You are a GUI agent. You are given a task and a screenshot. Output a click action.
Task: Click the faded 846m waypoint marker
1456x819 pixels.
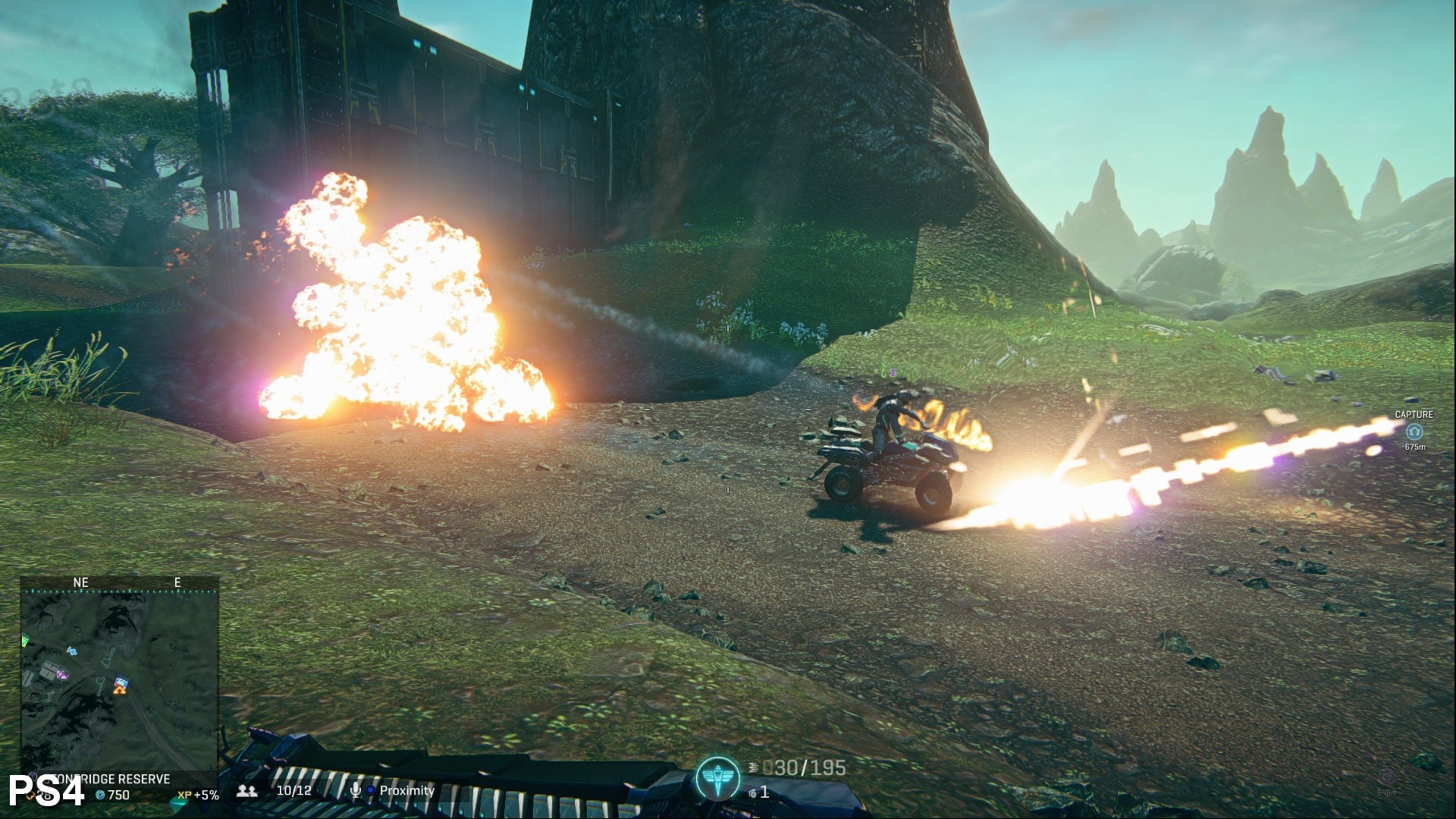coord(1385,778)
